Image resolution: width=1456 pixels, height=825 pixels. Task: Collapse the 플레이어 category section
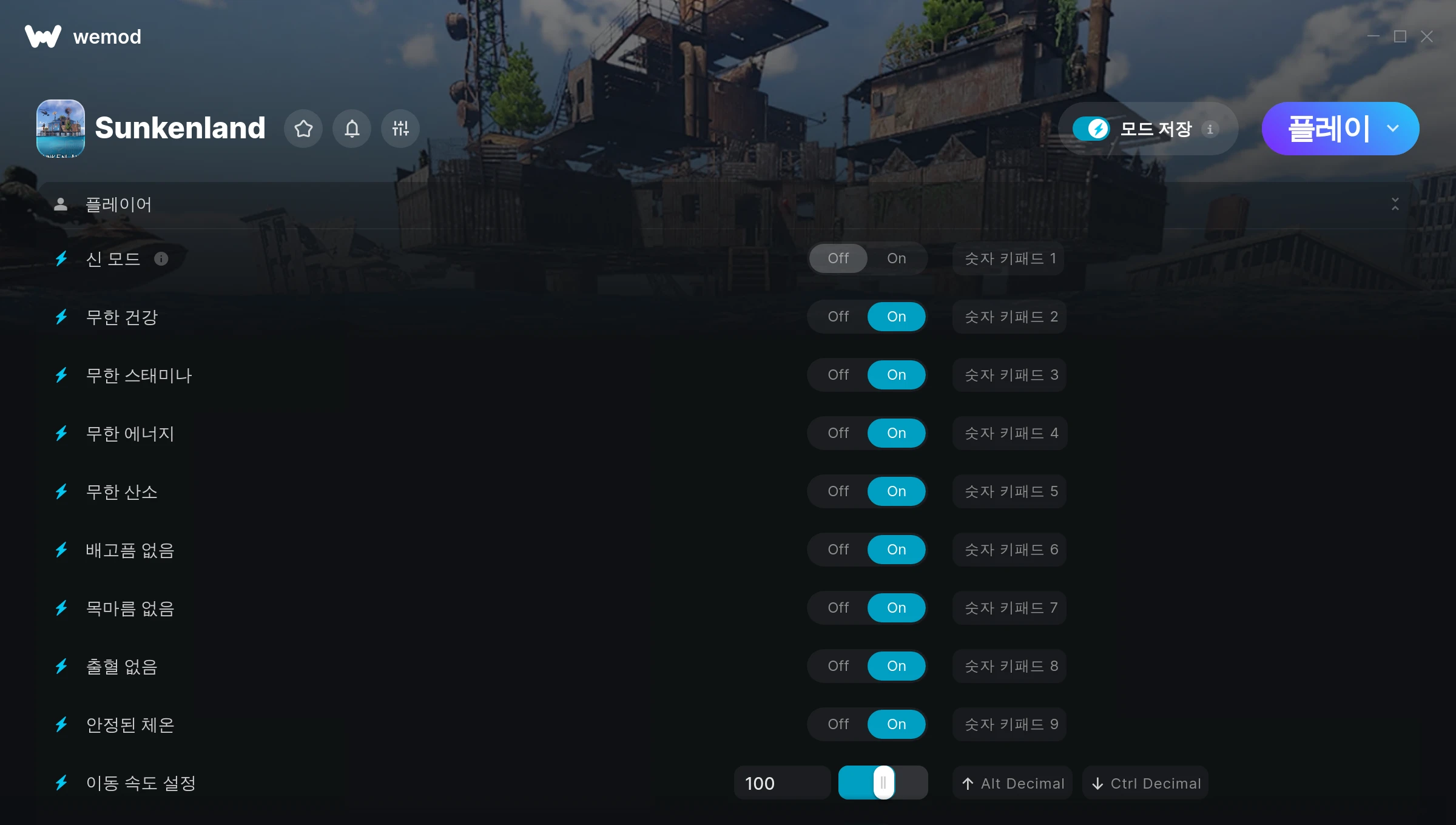(1395, 204)
